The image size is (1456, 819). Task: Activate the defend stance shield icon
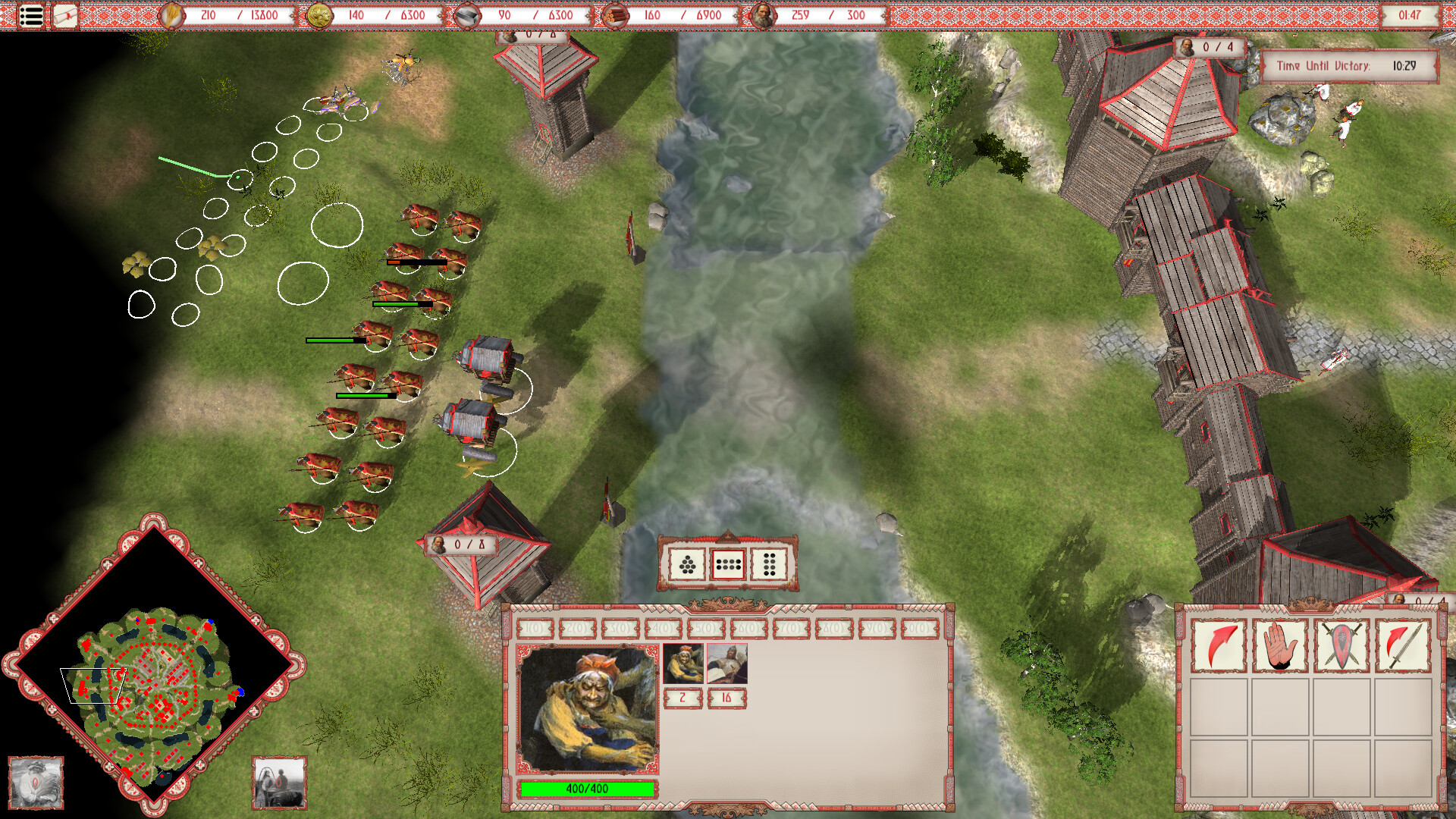tap(1340, 643)
